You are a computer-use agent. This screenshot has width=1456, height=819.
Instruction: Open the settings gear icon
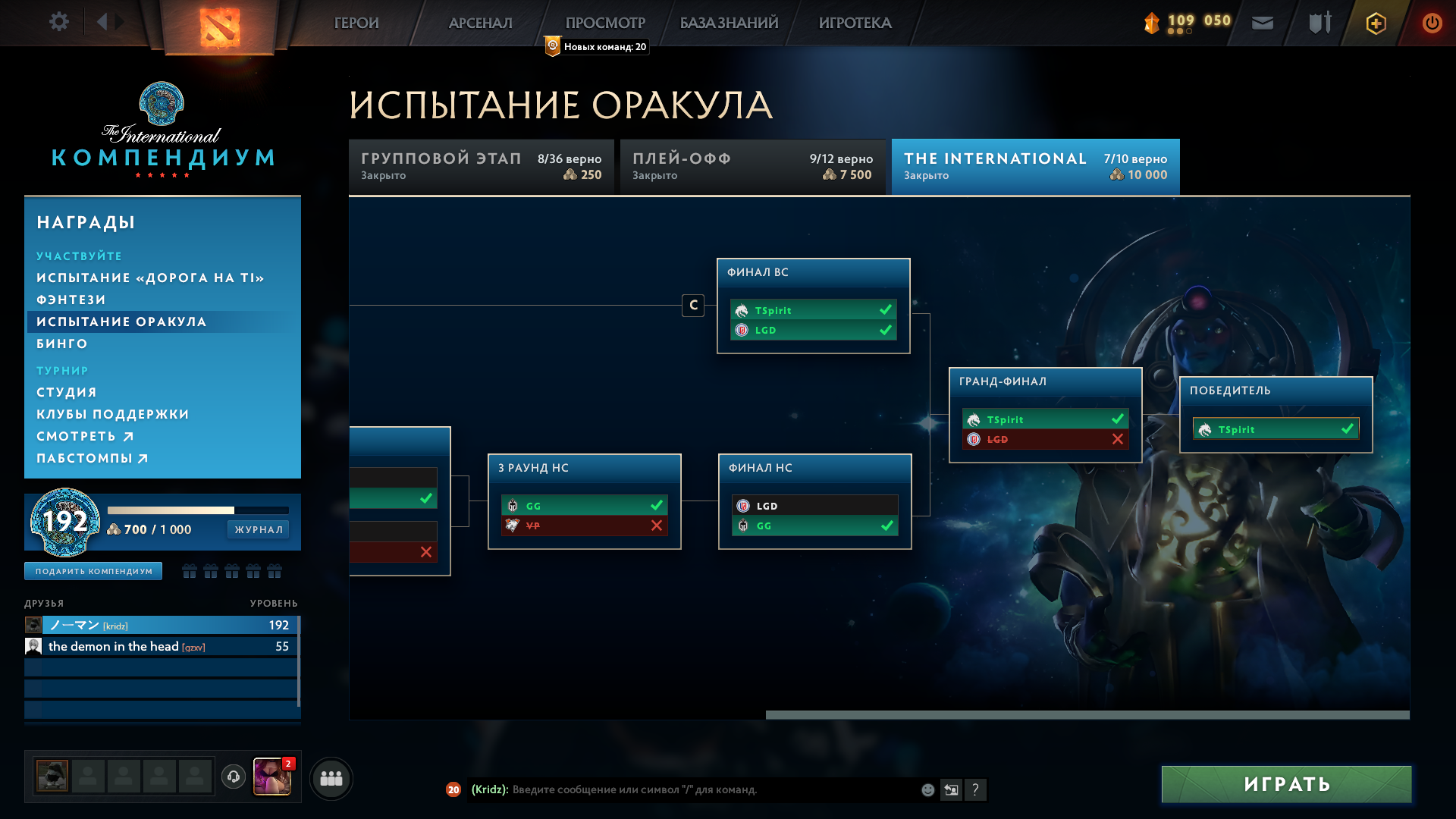click(x=59, y=22)
